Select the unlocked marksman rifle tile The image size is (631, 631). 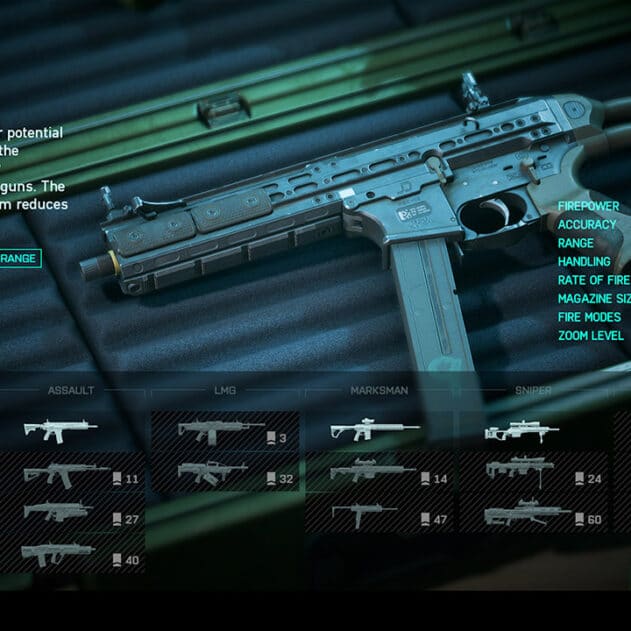click(x=379, y=430)
